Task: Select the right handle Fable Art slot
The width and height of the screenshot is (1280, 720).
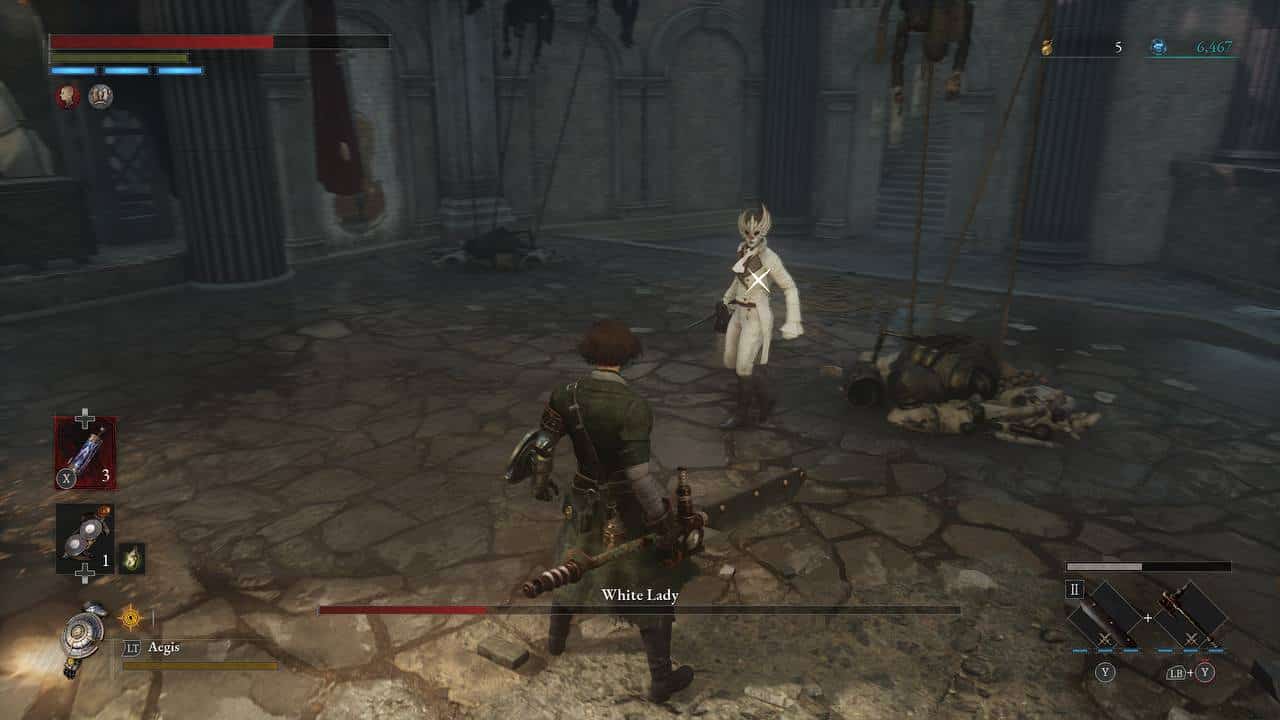Action: tap(1191, 613)
